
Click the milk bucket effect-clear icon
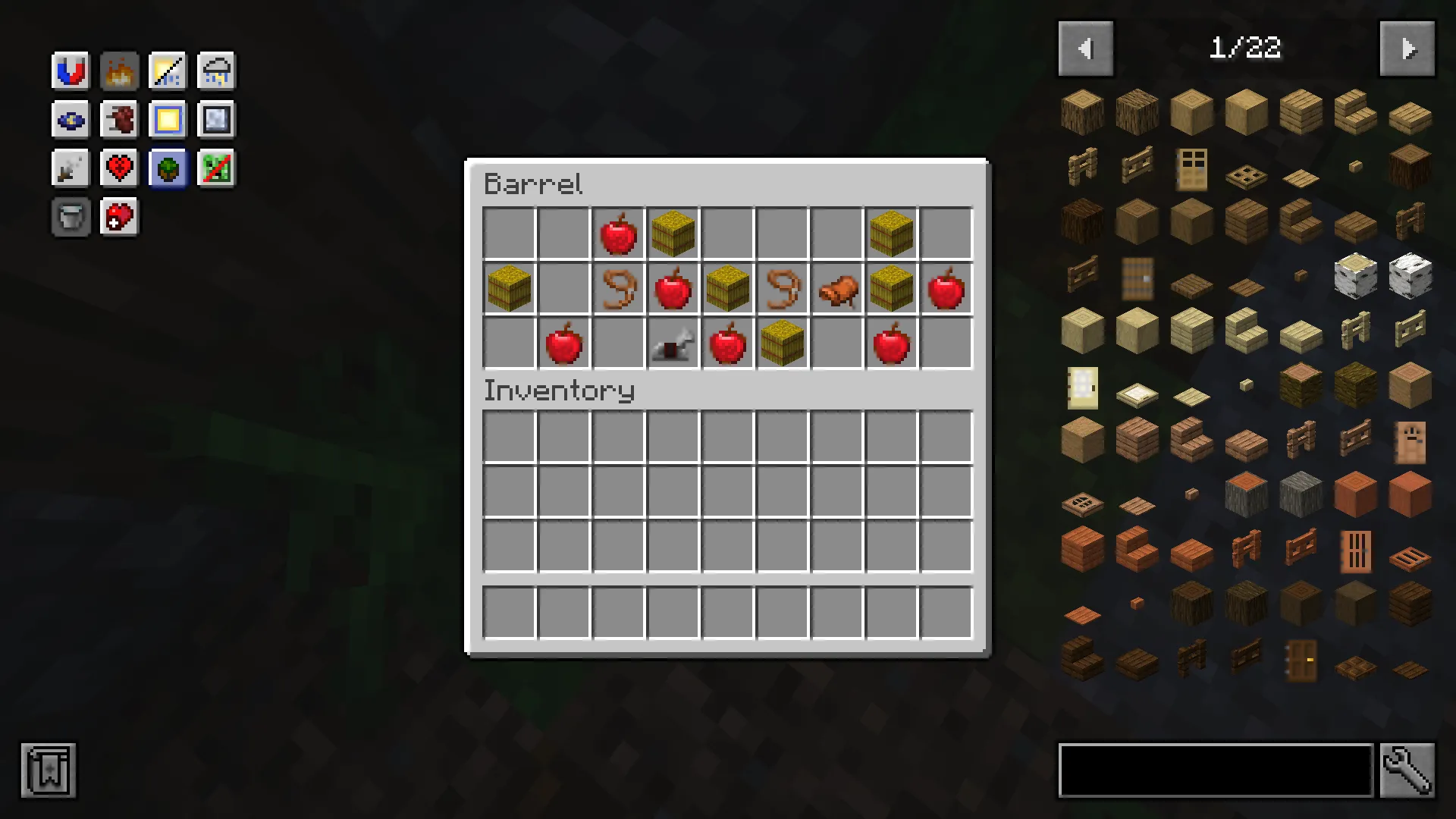point(70,216)
